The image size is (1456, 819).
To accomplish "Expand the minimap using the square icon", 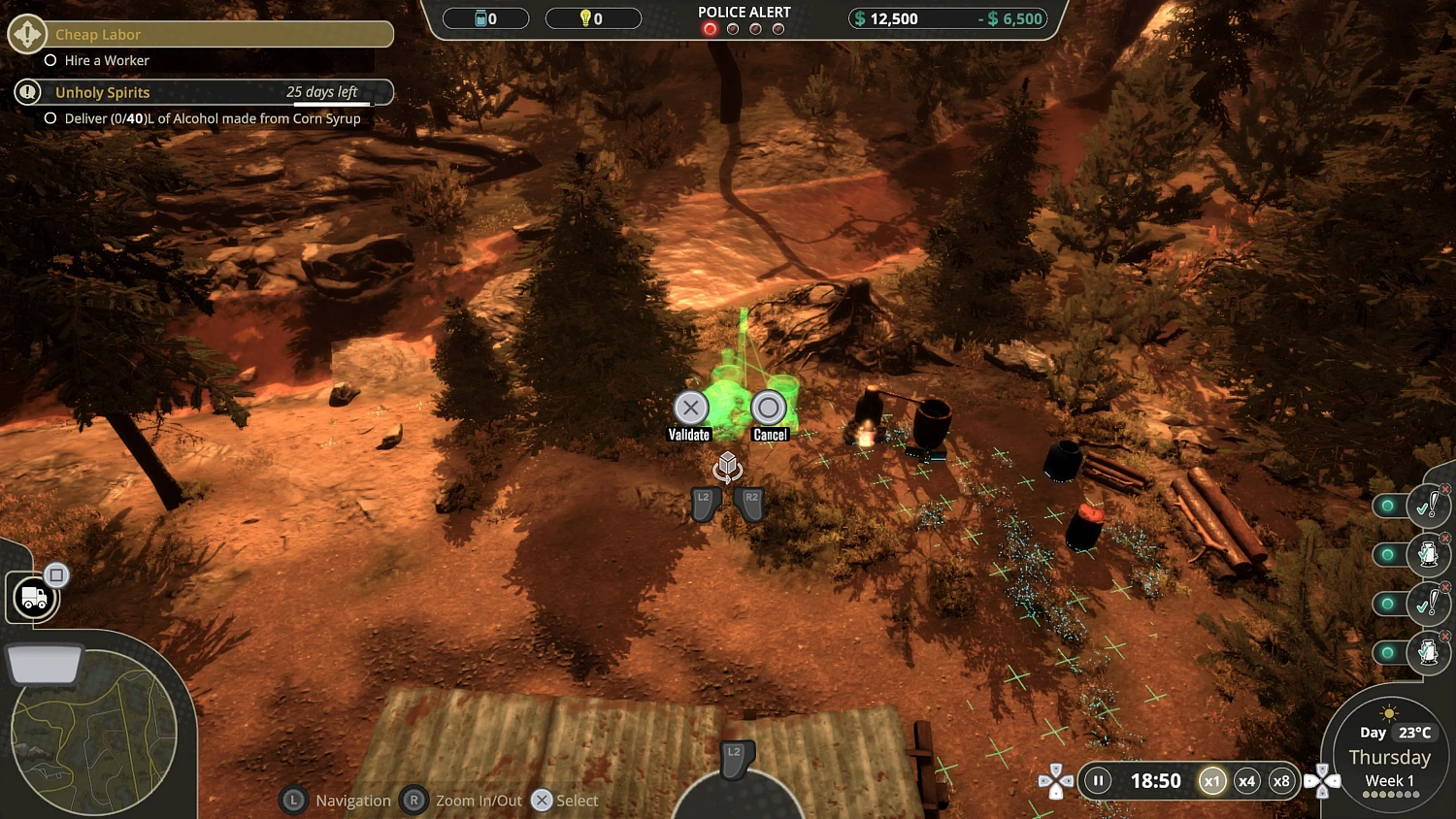I will 57,573.
